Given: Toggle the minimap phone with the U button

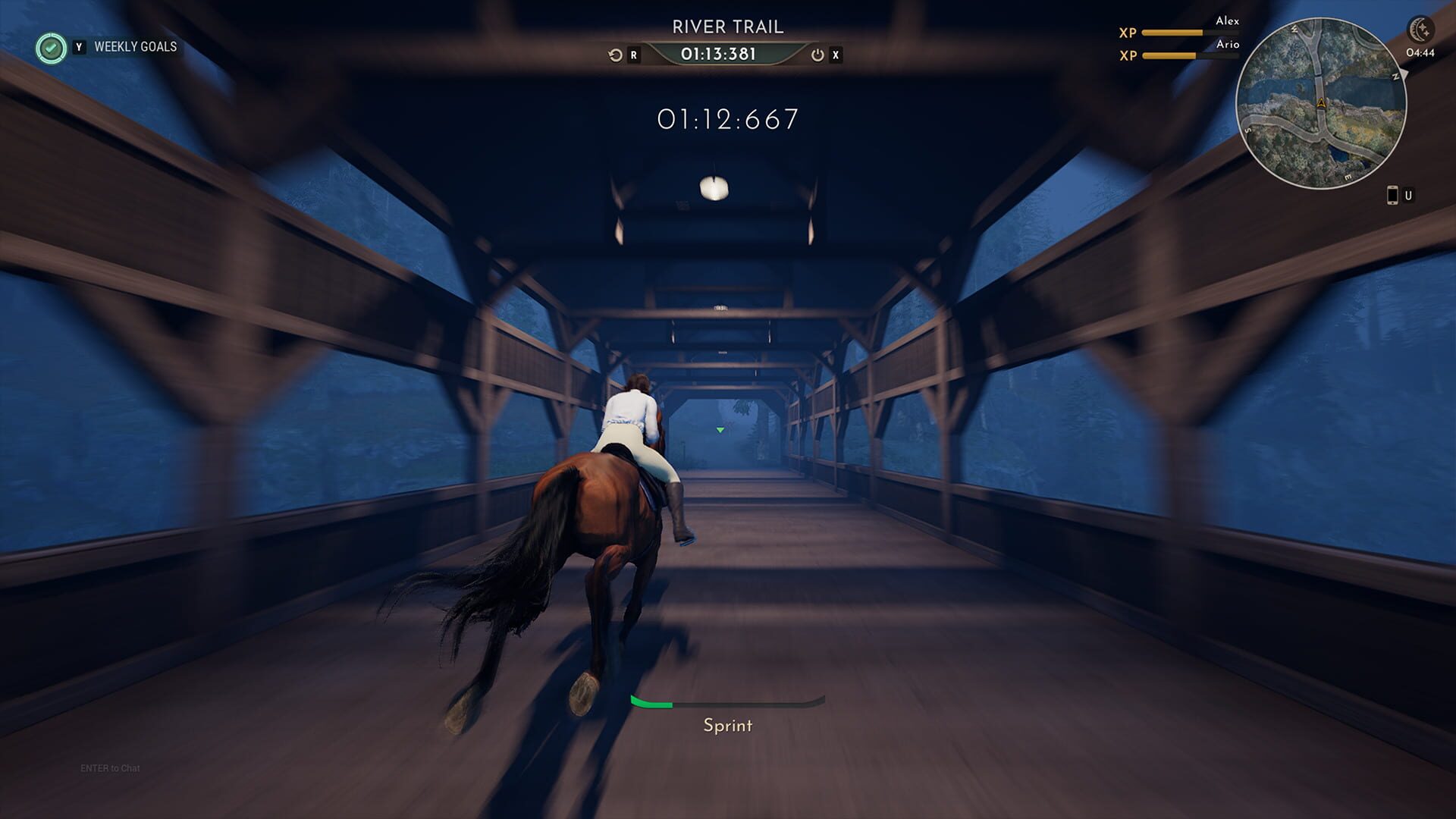Looking at the screenshot, I should pos(1409,194).
